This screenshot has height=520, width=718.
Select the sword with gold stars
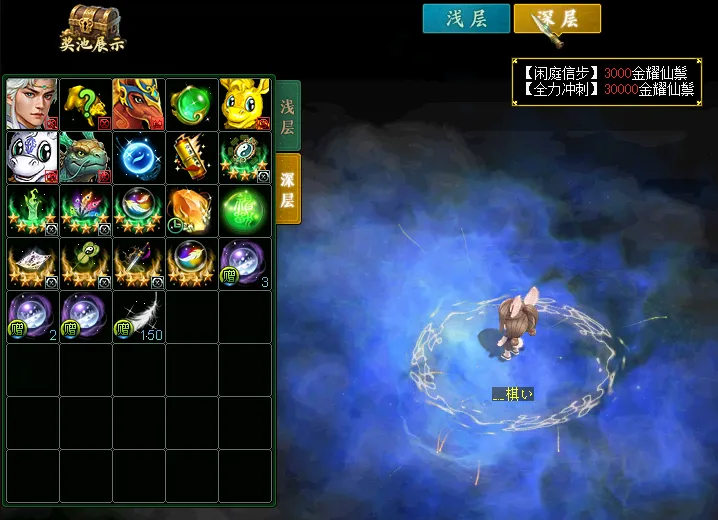coord(139,263)
